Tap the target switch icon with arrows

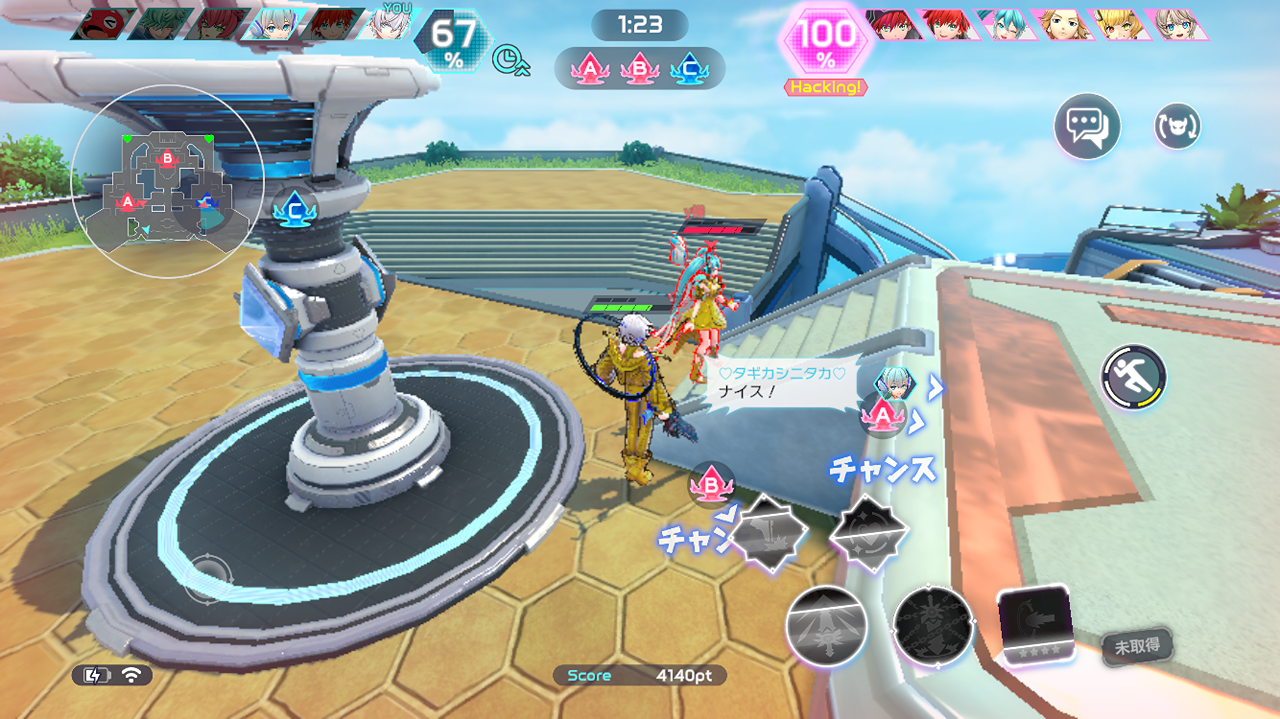[1177, 127]
